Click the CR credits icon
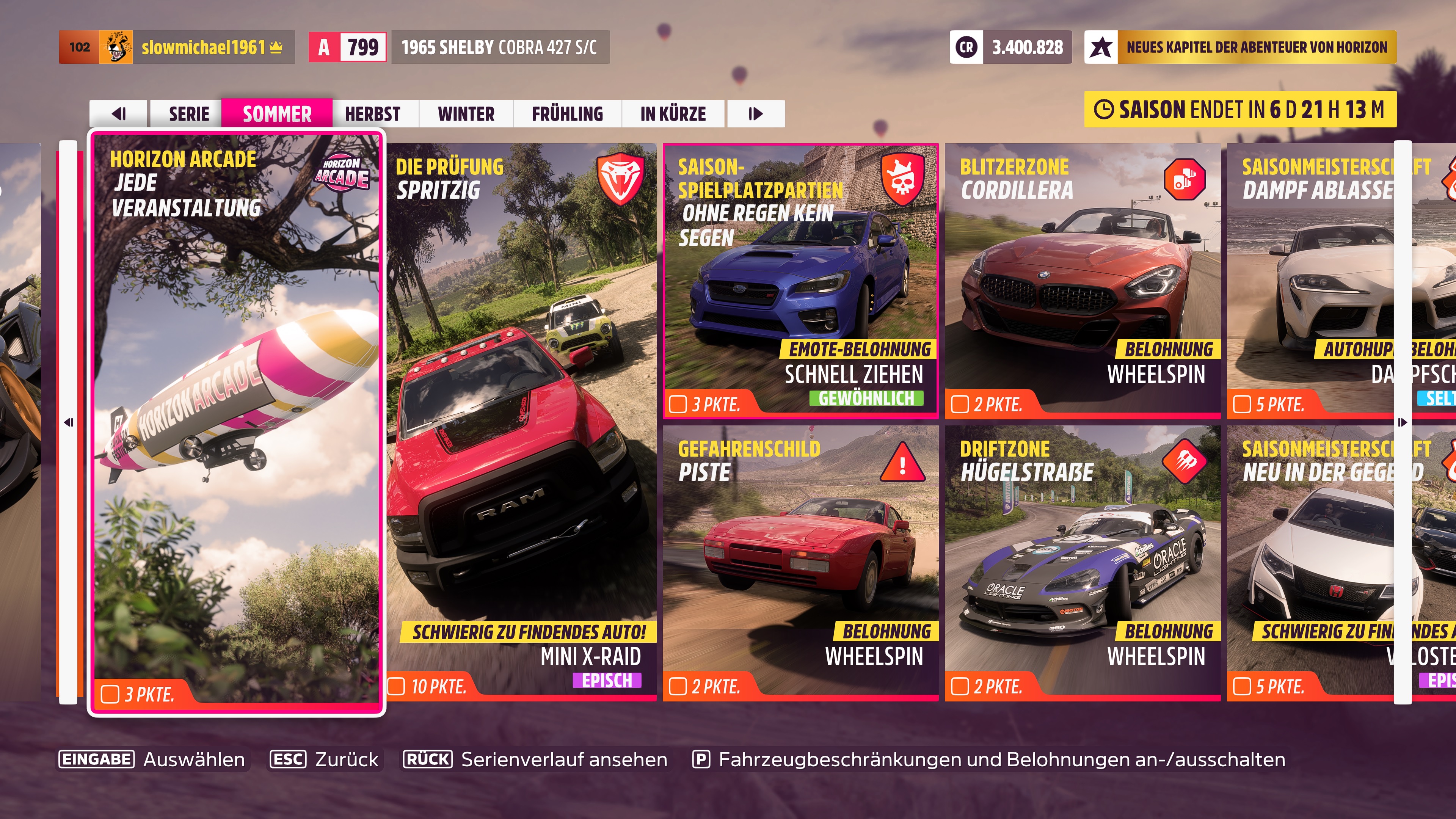The height and width of the screenshot is (819, 1456). 966,47
